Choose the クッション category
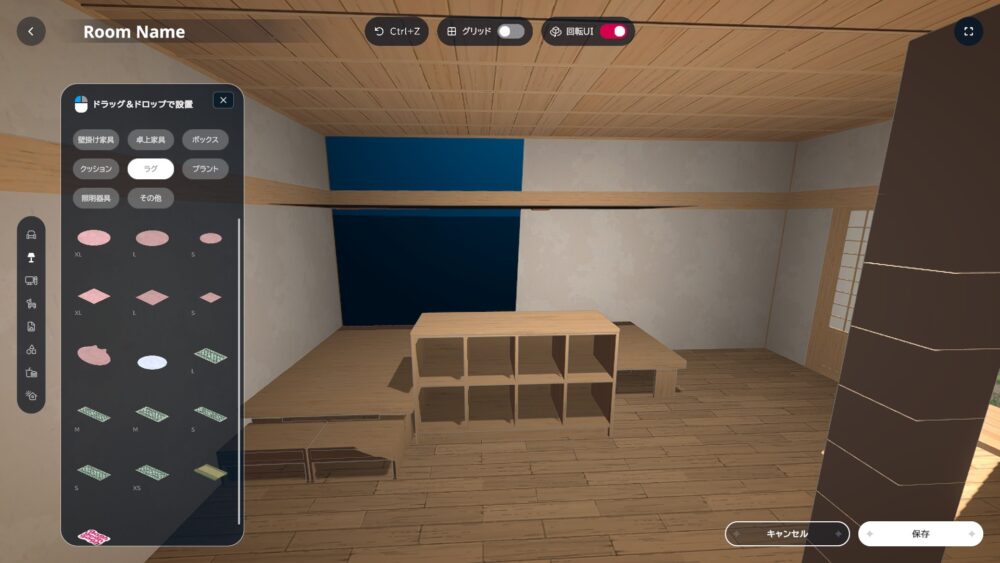 tap(96, 169)
